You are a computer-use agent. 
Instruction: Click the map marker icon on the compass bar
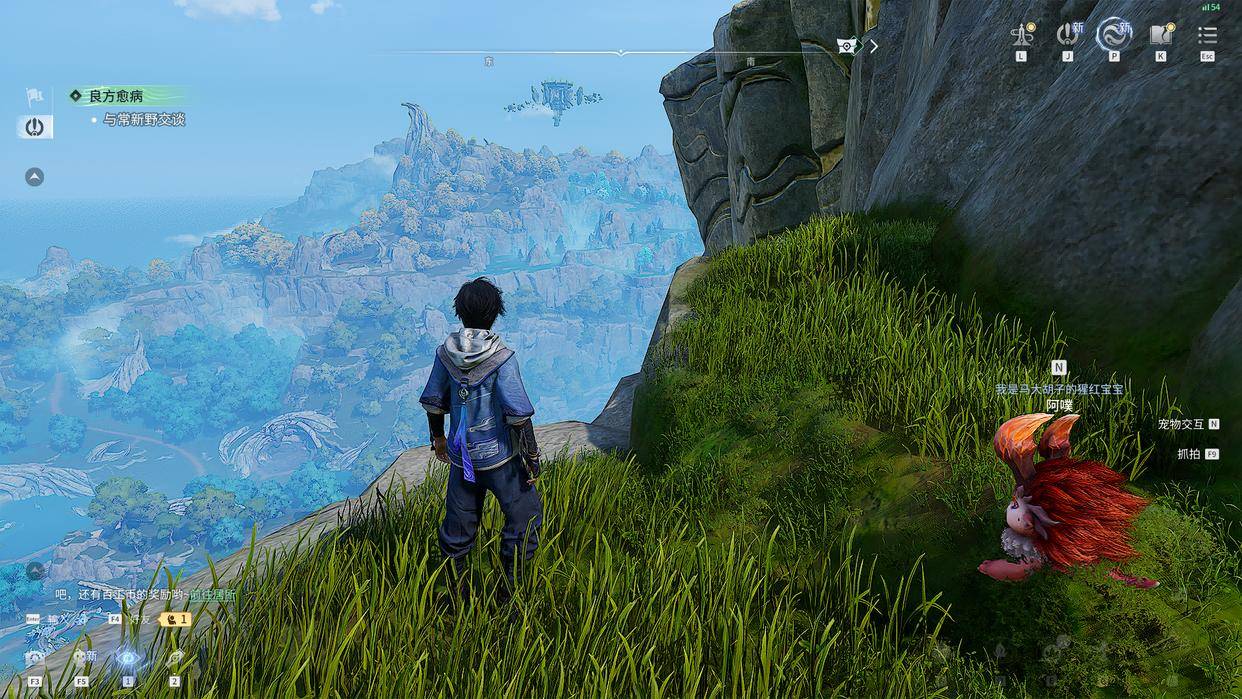point(847,46)
